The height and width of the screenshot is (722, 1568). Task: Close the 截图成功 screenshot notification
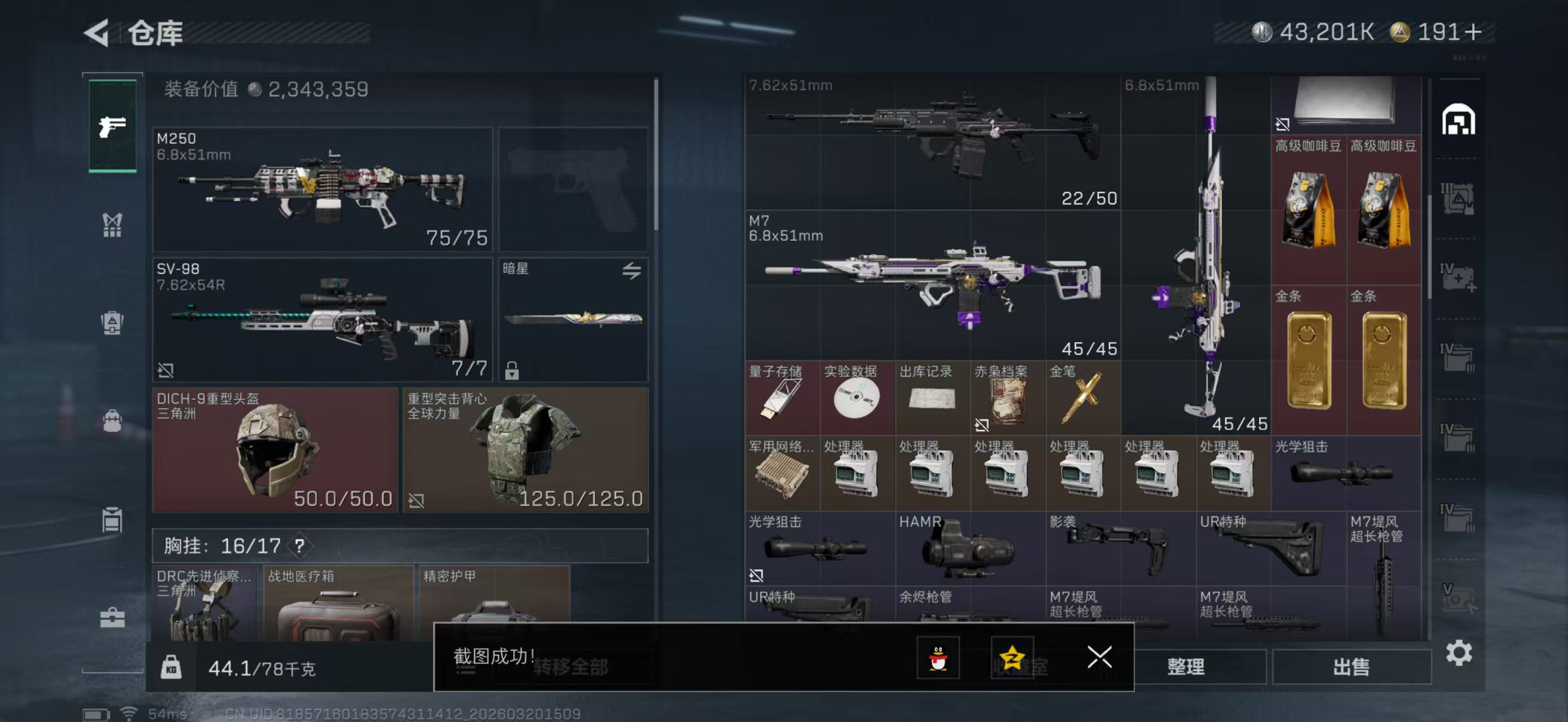pyautogui.click(x=1099, y=658)
